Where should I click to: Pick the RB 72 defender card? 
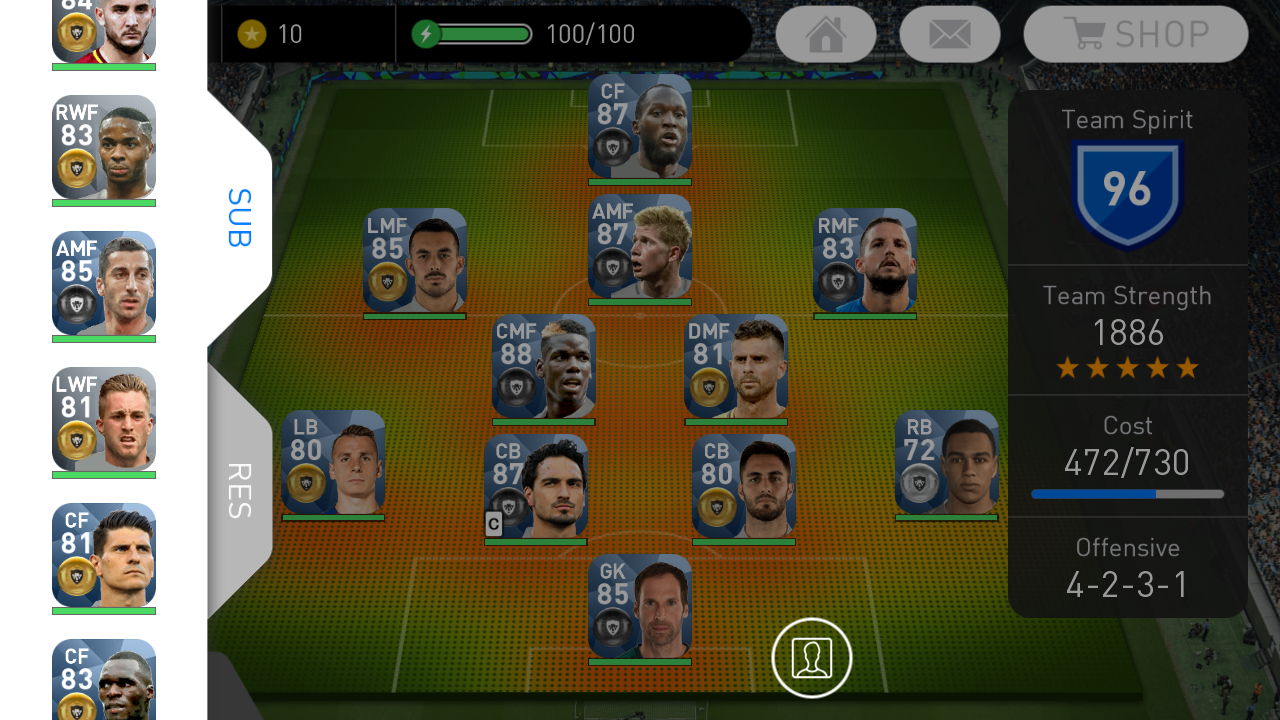(x=947, y=462)
